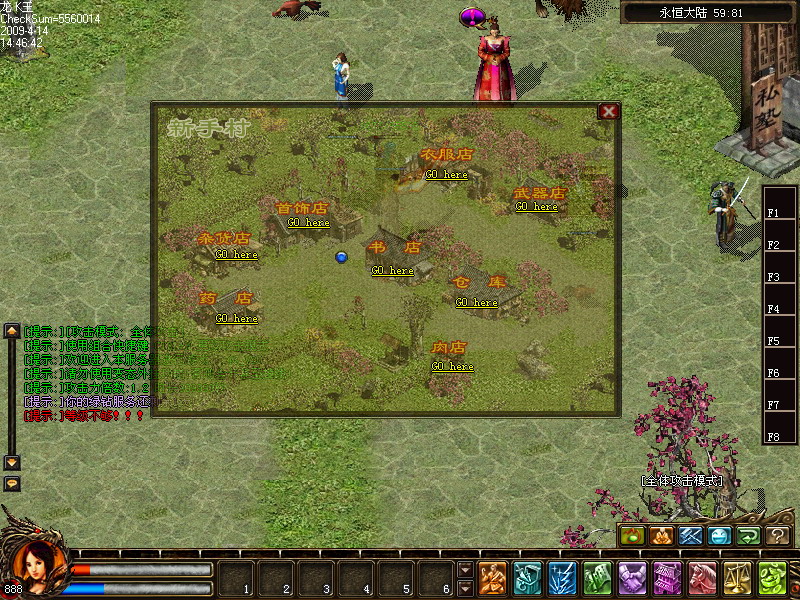Go to the 药店 pharmacy
The width and height of the screenshot is (800, 600).
click(x=236, y=319)
